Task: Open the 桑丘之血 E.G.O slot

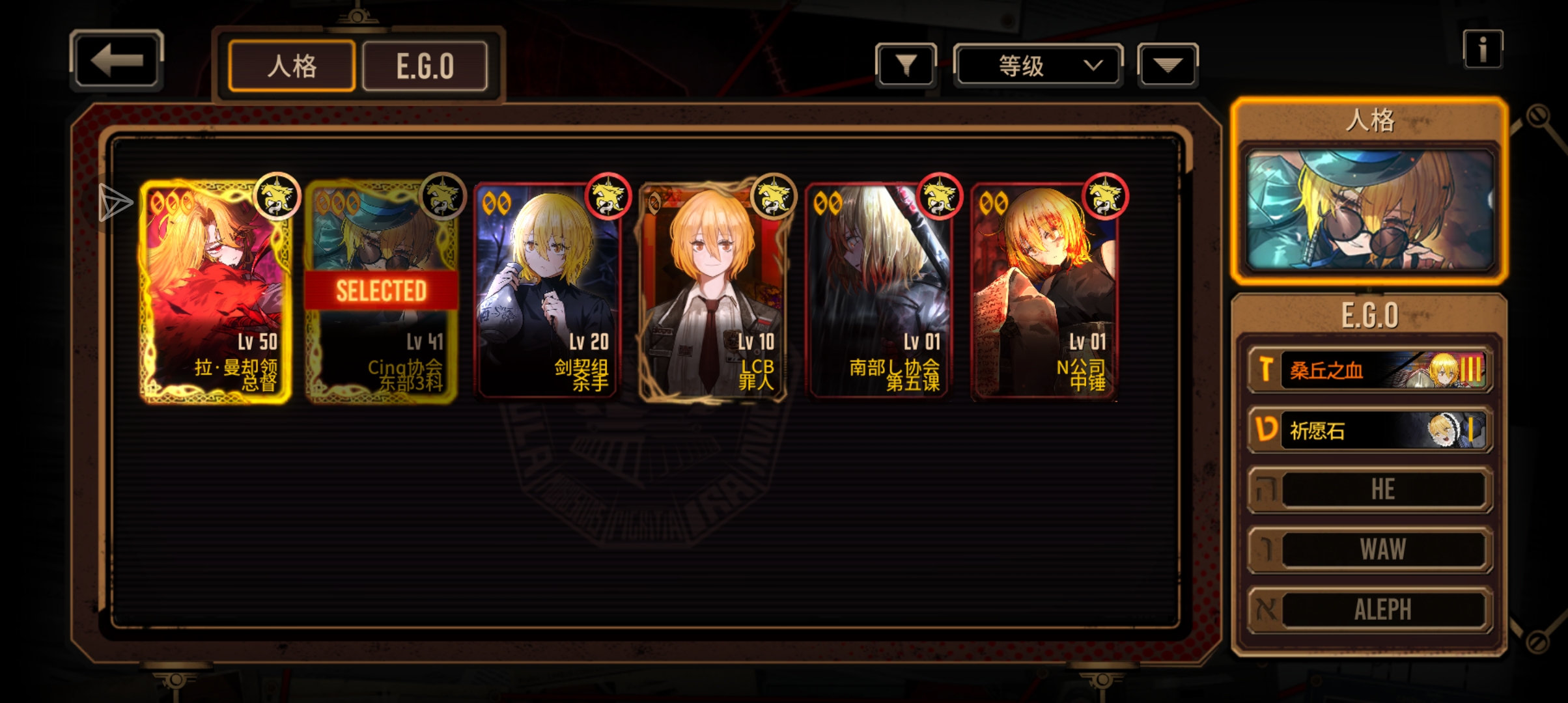Action: [x=1369, y=370]
